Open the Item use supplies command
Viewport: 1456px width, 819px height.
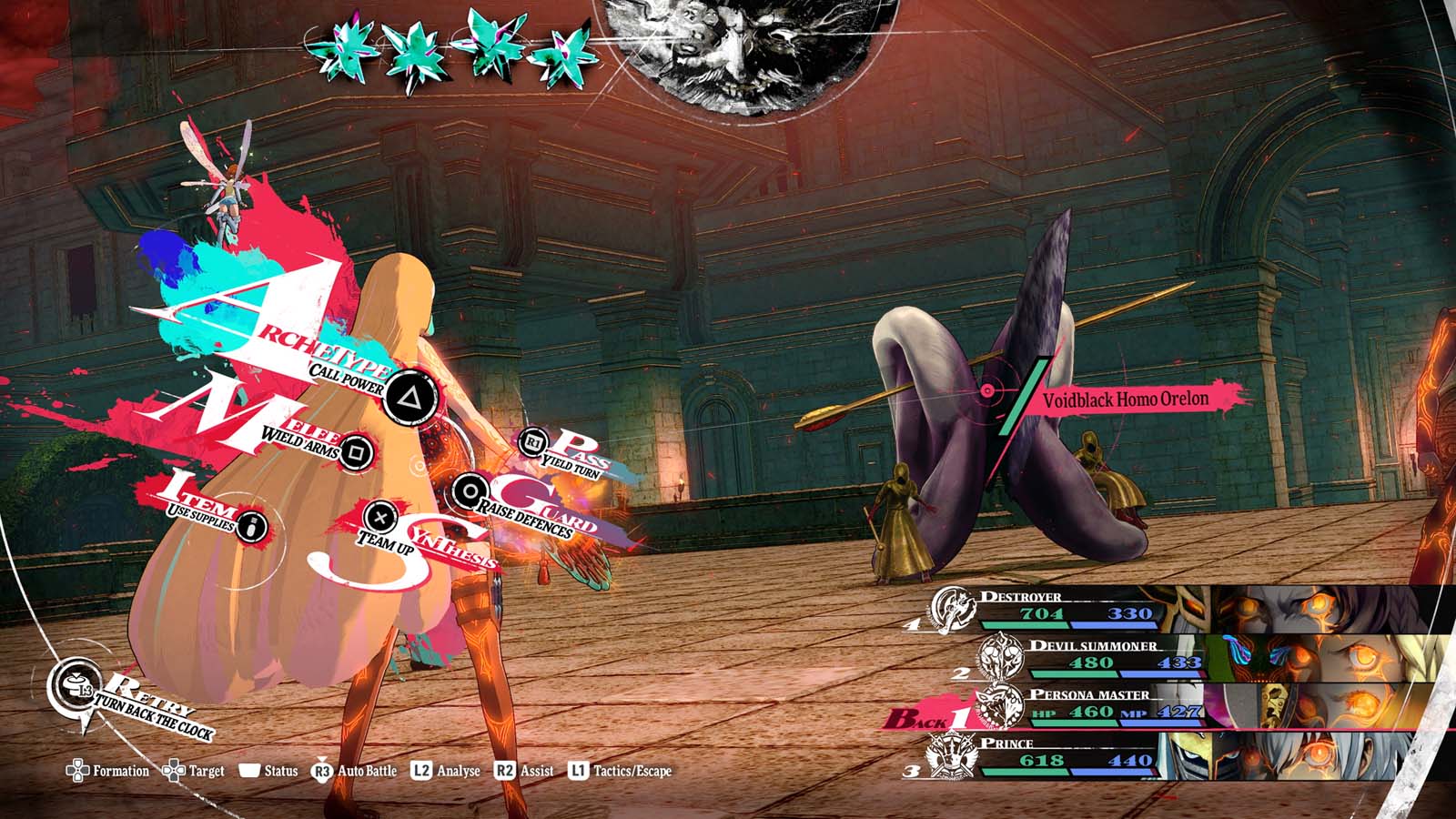(252, 525)
